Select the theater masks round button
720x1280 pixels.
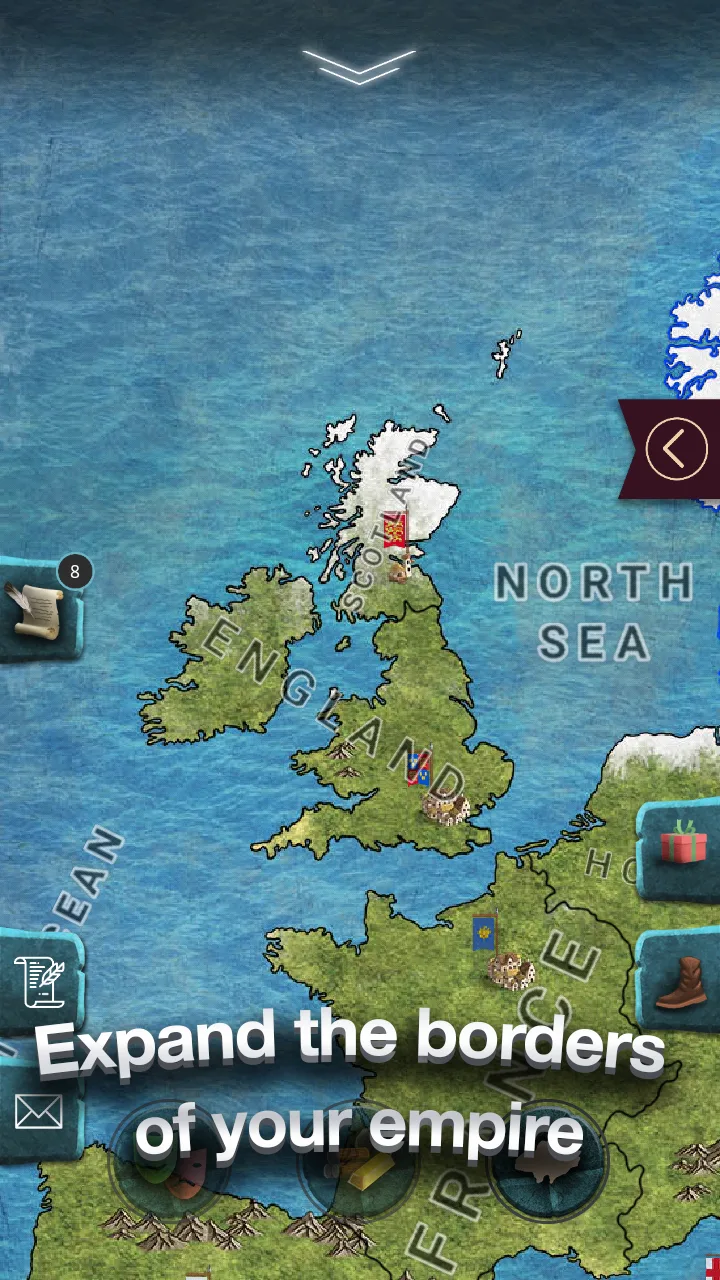pyautogui.click(x=170, y=1165)
